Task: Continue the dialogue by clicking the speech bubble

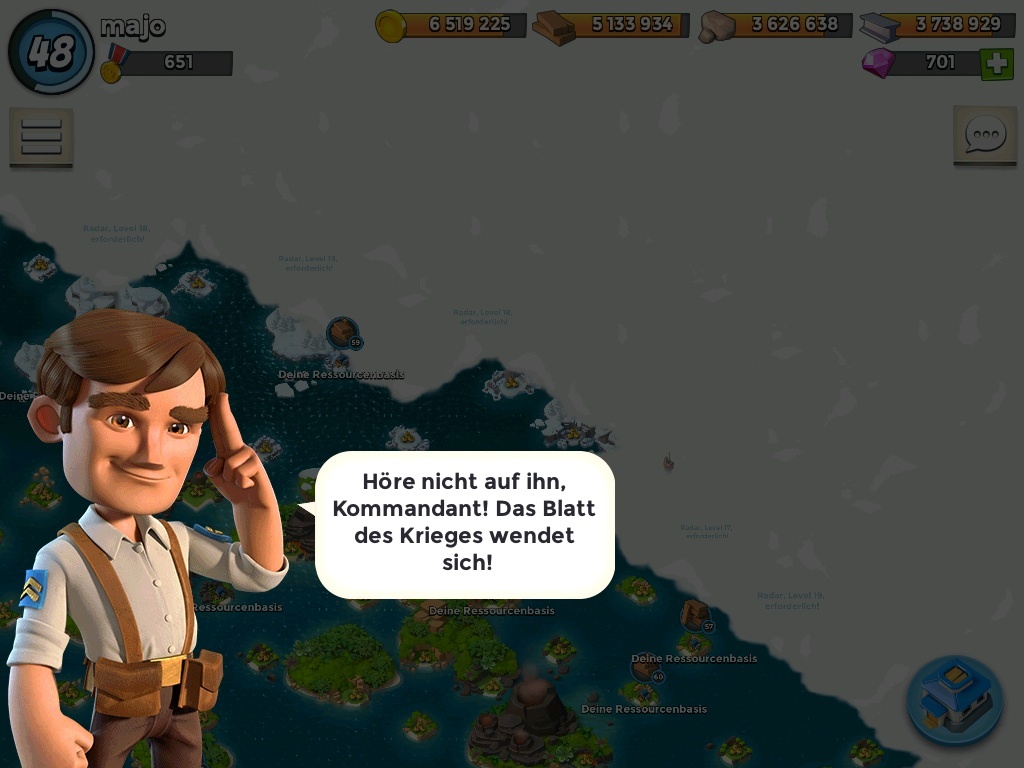Action: coord(464,524)
